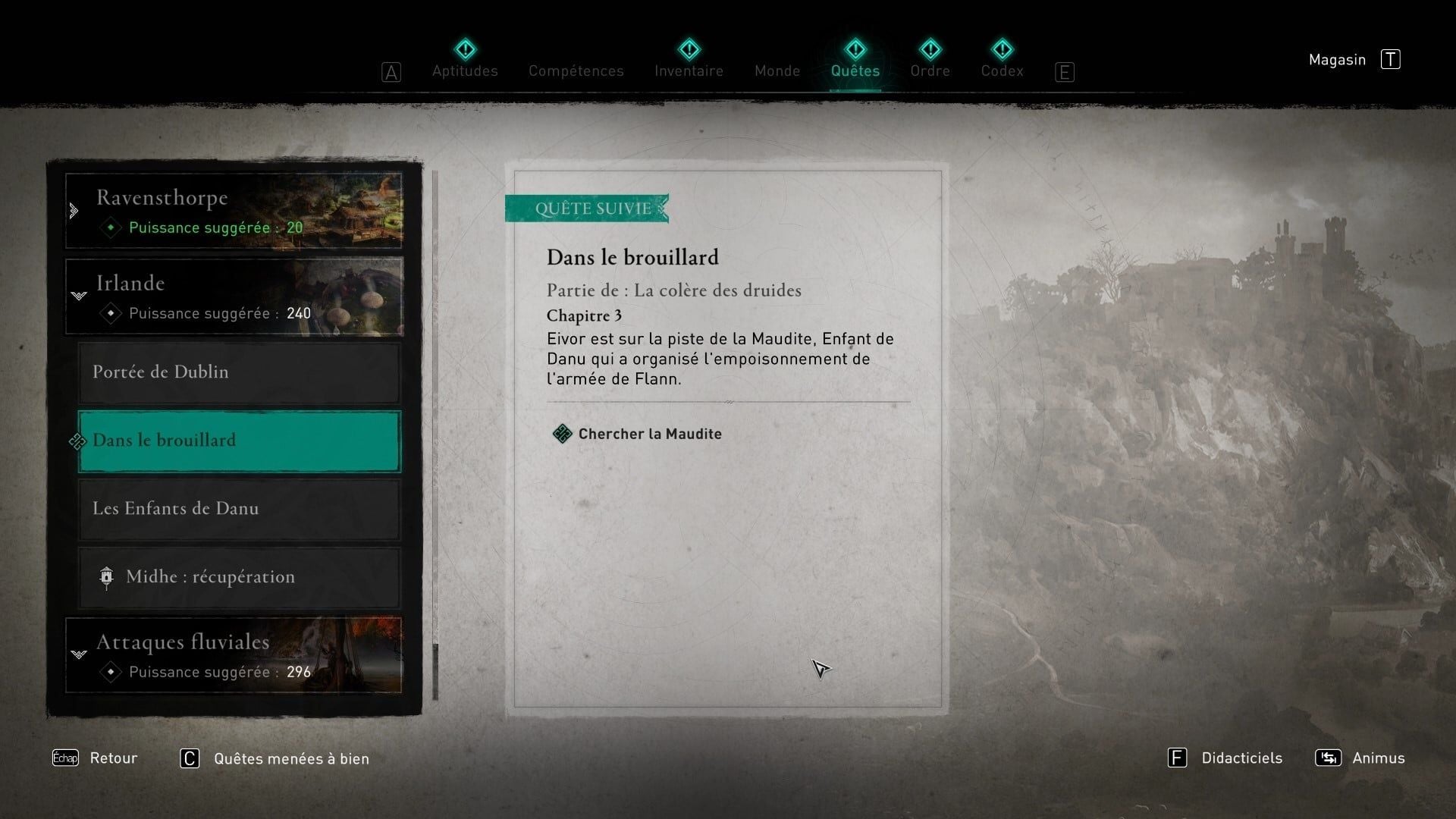This screenshot has width=1456, height=819.
Task: Expand the Ravensthorpe quest category
Action: tap(234, 211)
